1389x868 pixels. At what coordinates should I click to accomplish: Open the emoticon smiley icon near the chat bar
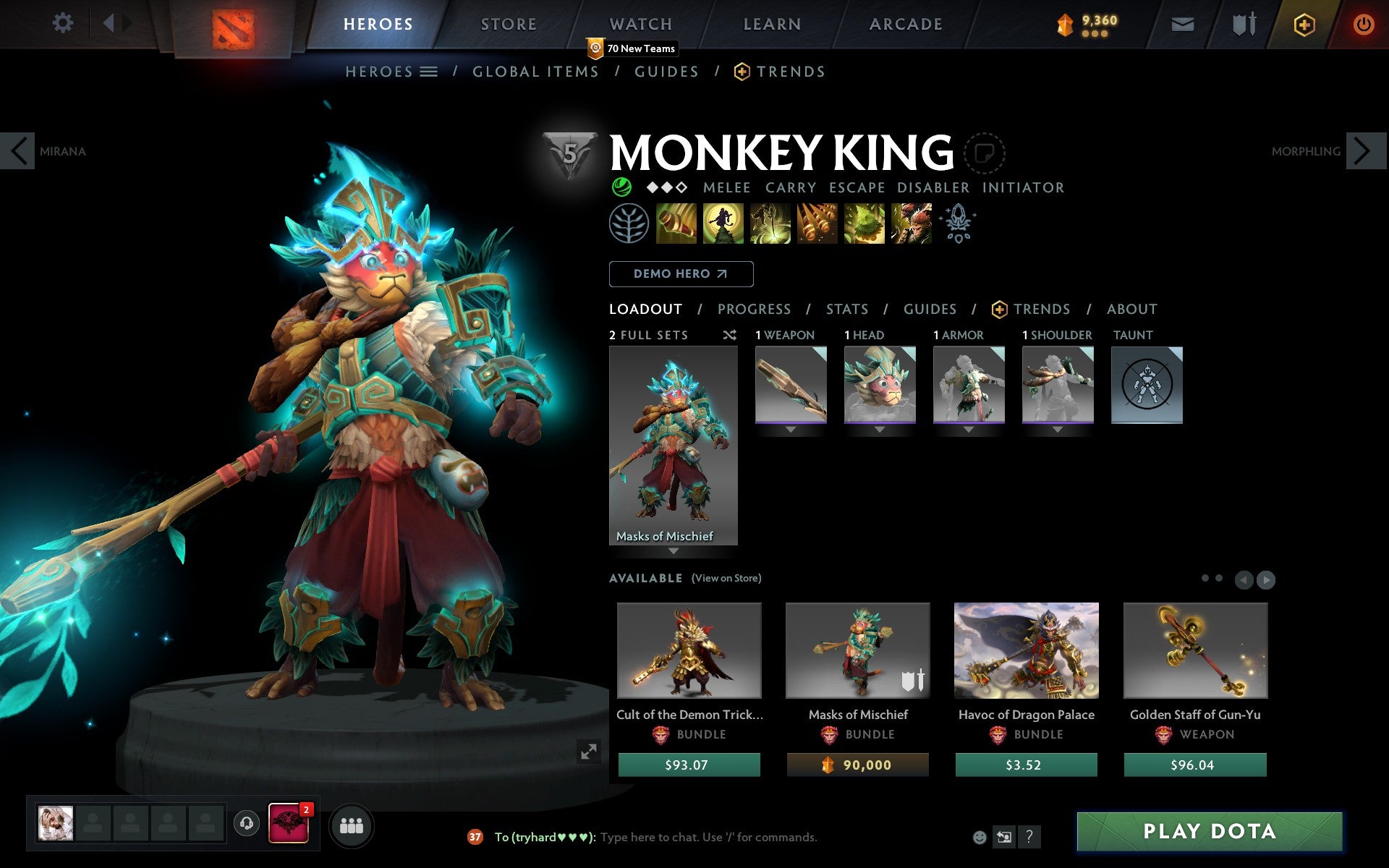[980, 838]
